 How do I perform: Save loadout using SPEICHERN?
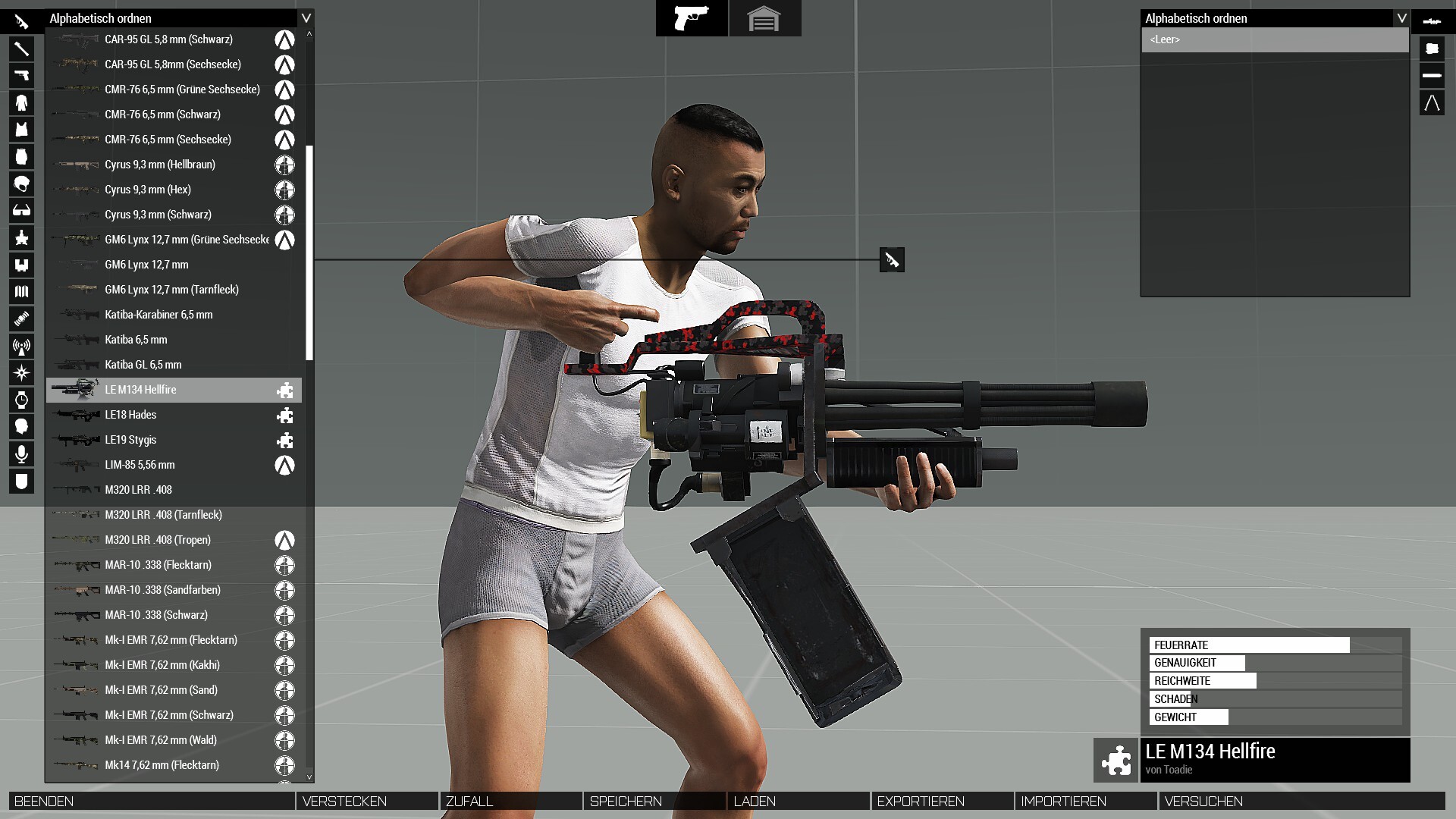click(x=654, y=801)
